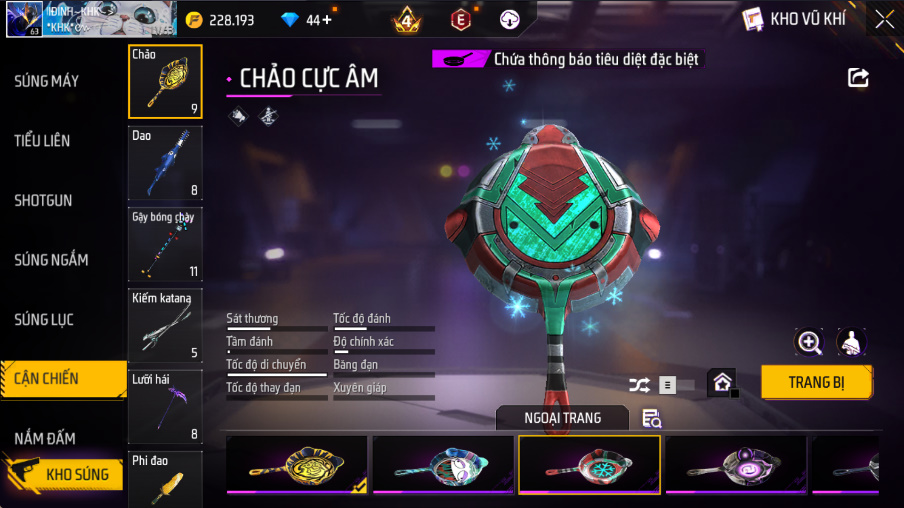Select the Kiếm katana weapon
Screen dimensions: 904x508
coord(165,325)
